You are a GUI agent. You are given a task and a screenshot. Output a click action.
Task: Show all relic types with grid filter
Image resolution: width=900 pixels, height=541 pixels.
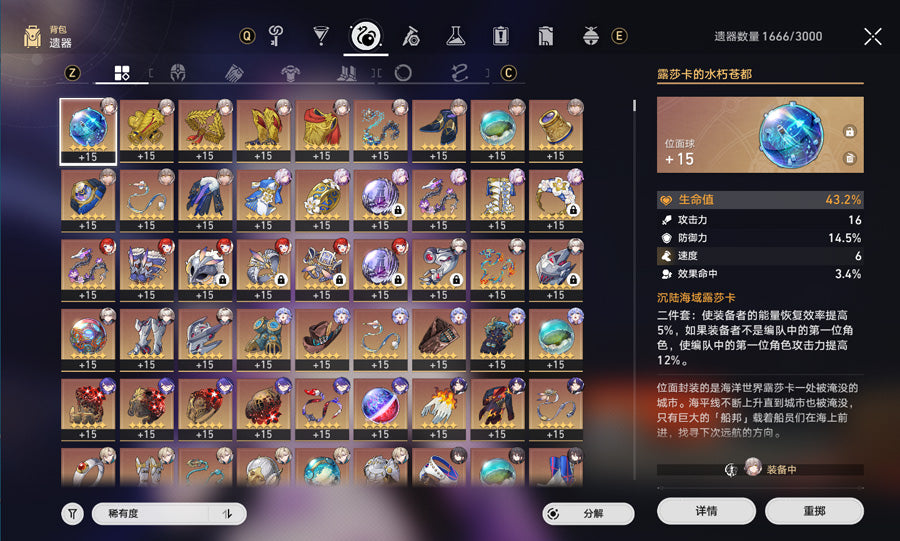[121, 73]
